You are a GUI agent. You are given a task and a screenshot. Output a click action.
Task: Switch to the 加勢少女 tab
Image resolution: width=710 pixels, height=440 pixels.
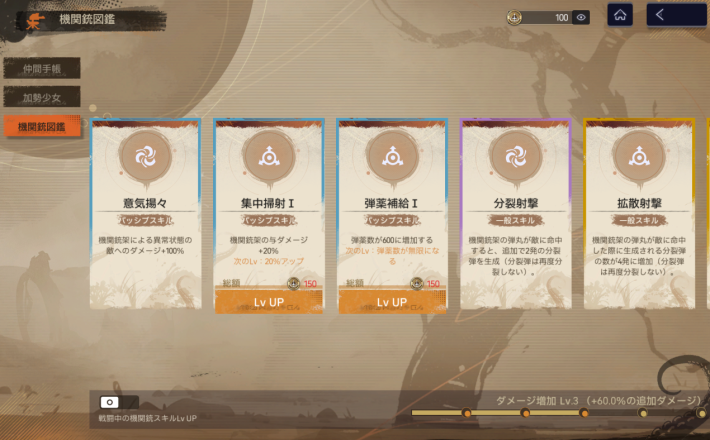pos(41,98)
